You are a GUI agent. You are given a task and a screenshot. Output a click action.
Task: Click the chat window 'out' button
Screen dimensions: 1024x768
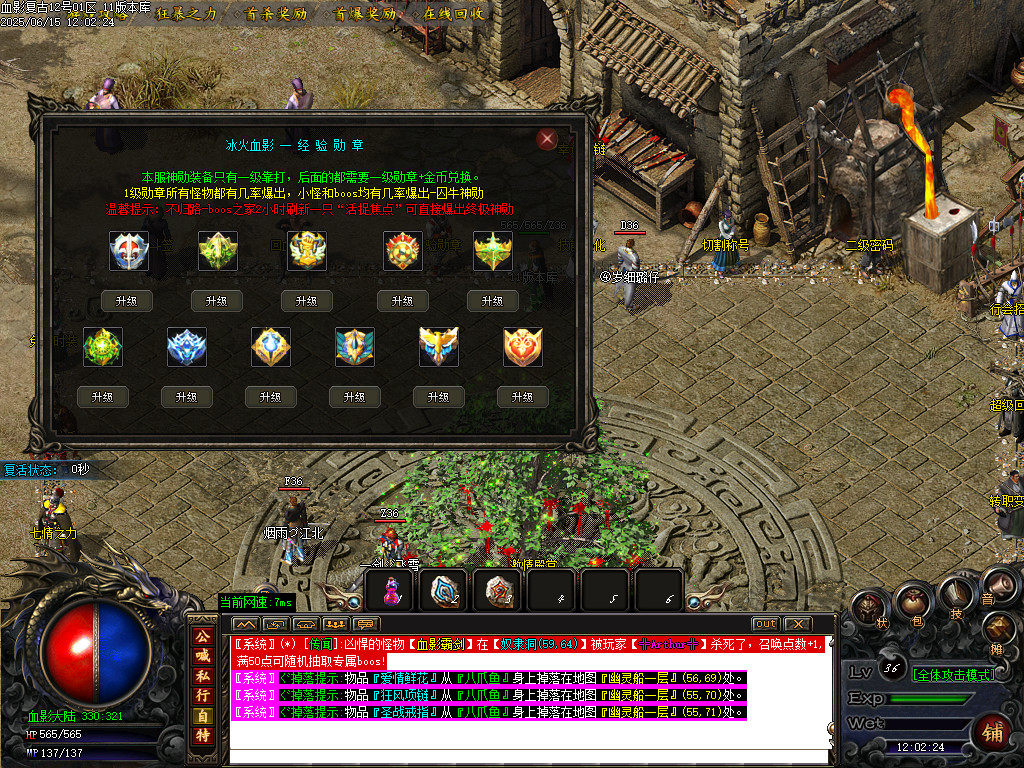pyautogui.click(x=766, y=624)
